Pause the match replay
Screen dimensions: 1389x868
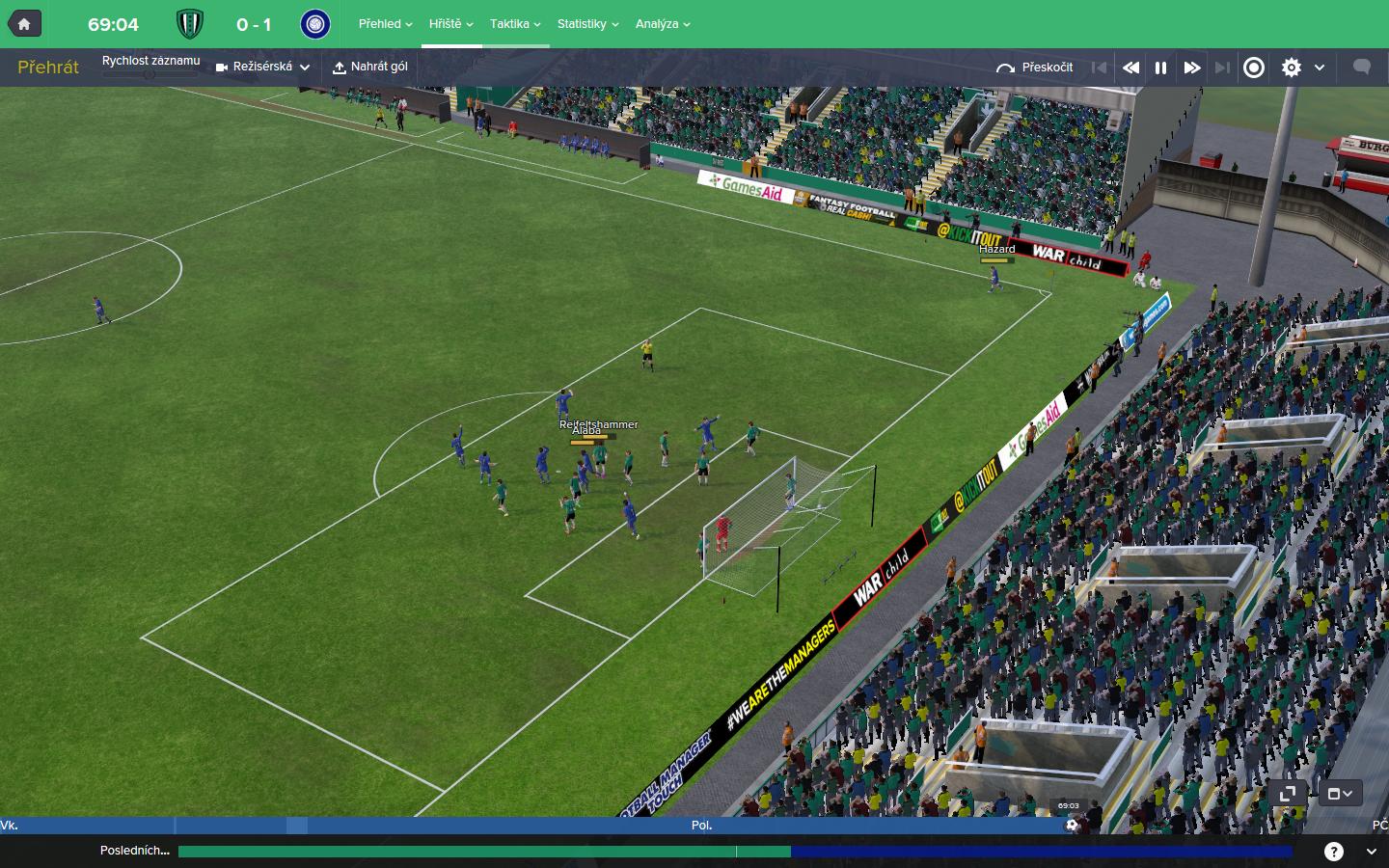point(1161,68)
